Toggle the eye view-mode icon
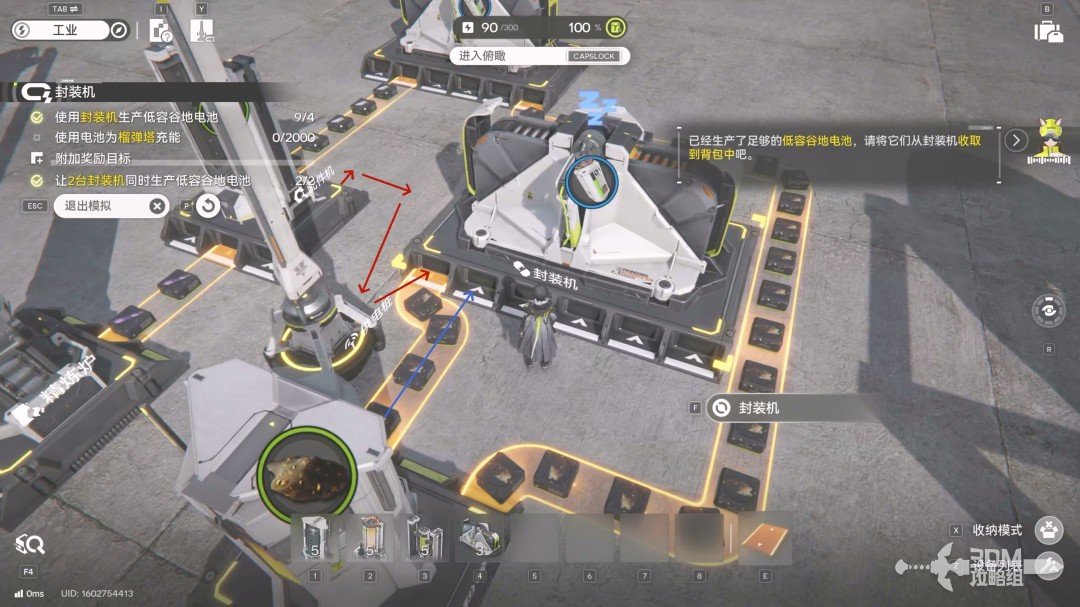Viewport: 1080px width, 607px height. [1048, 311]
